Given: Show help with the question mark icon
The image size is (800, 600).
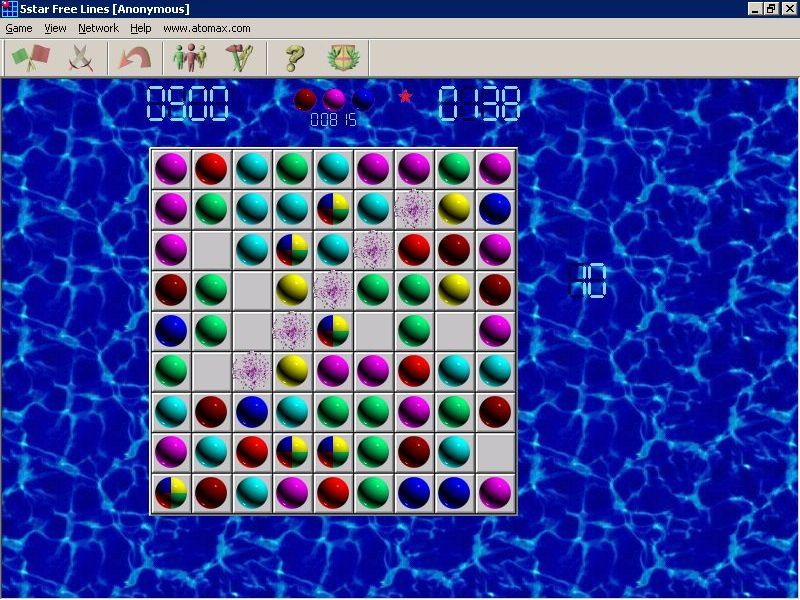Looking at the screenshot, I should point(293,58).
